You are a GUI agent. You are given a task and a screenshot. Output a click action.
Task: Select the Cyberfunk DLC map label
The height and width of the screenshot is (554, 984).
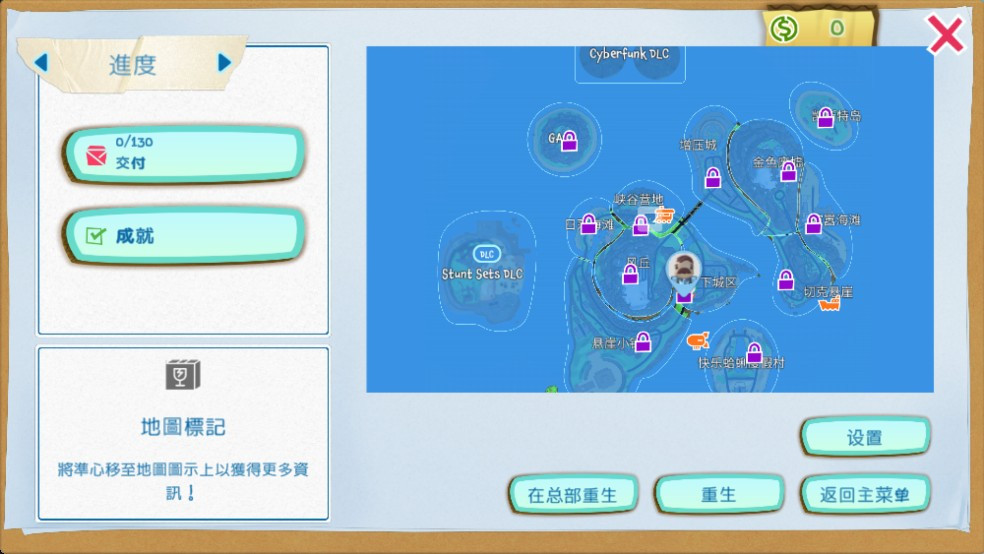629,54
